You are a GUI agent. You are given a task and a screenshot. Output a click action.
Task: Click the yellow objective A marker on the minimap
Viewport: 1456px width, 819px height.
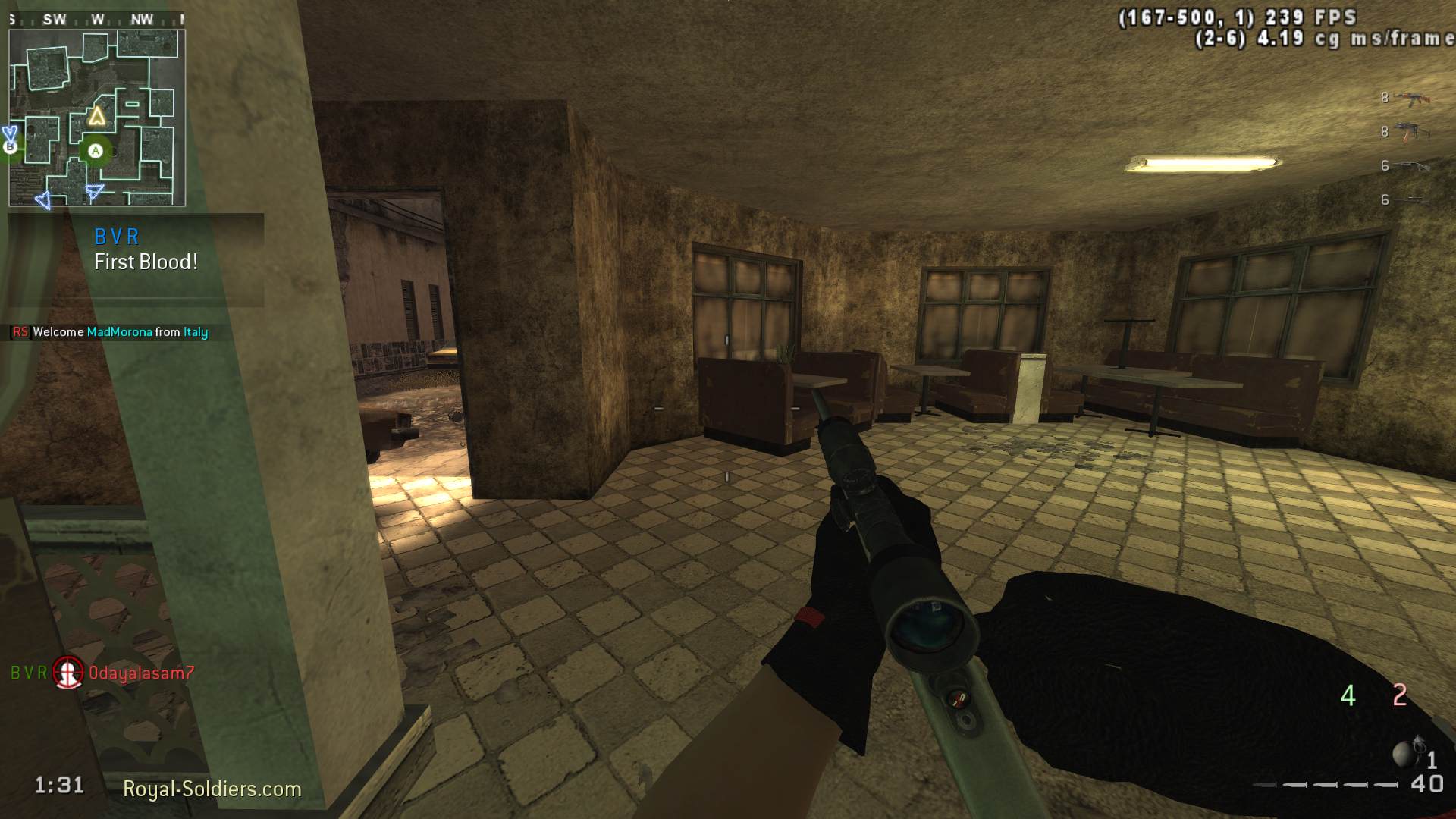(x=96, y=152)
